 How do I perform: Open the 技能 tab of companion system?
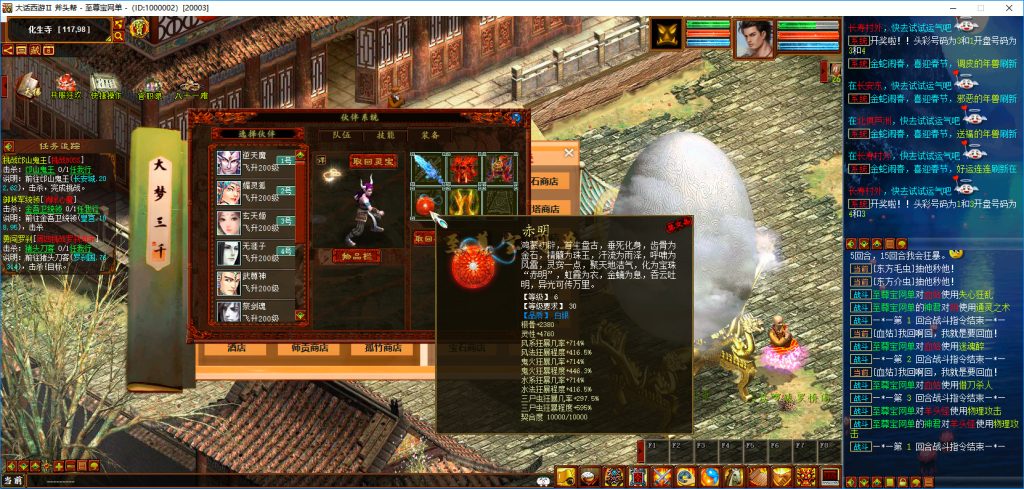385,134
